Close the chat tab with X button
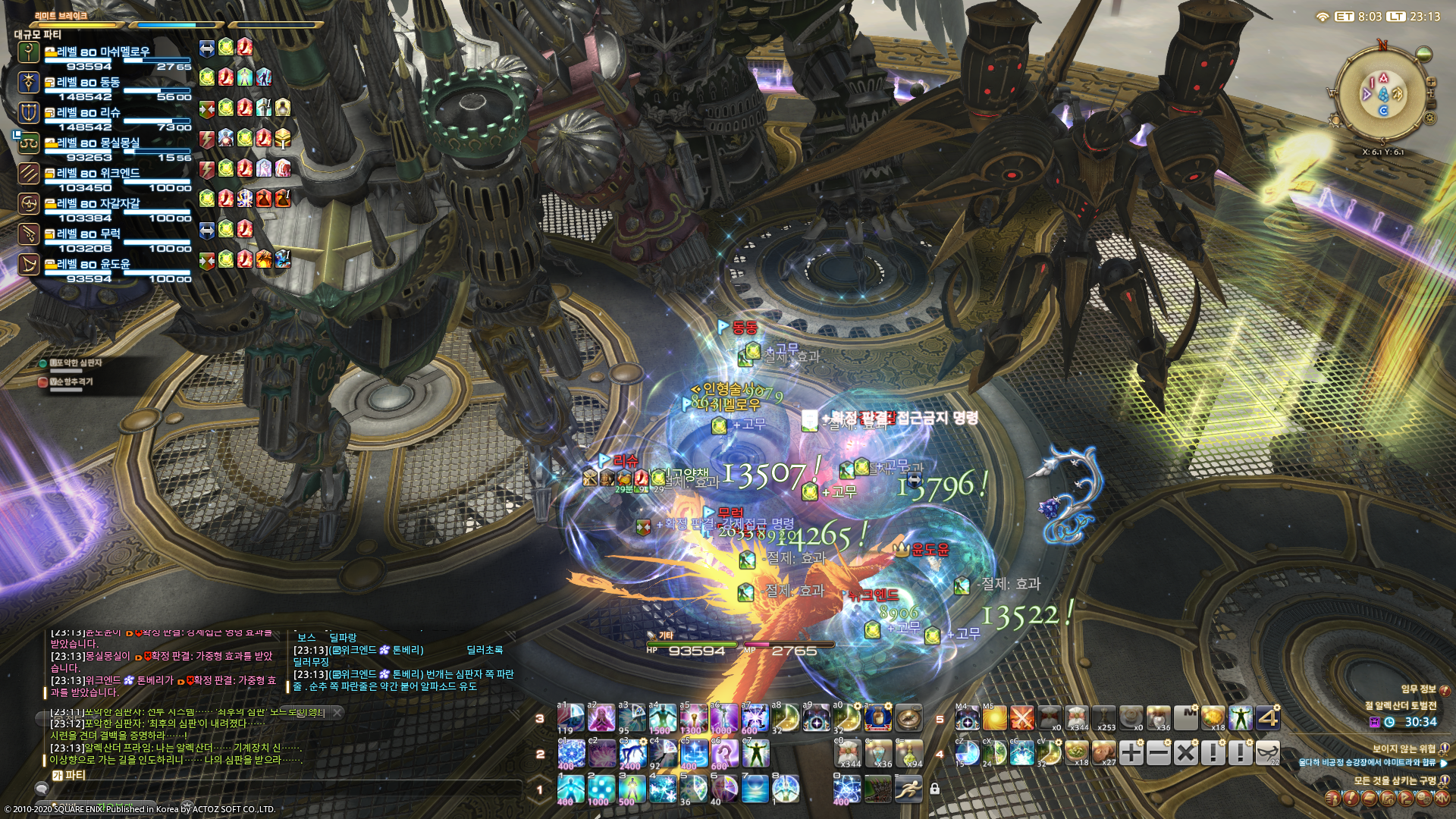This screenshot has height=819, width=1456. point(337,713)
